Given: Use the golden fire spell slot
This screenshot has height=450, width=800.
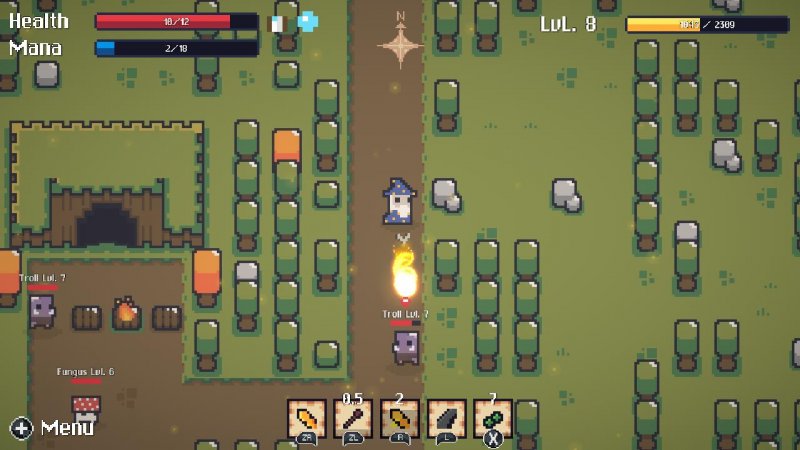Looking at the screenshot, I should [x=400, y=419].
